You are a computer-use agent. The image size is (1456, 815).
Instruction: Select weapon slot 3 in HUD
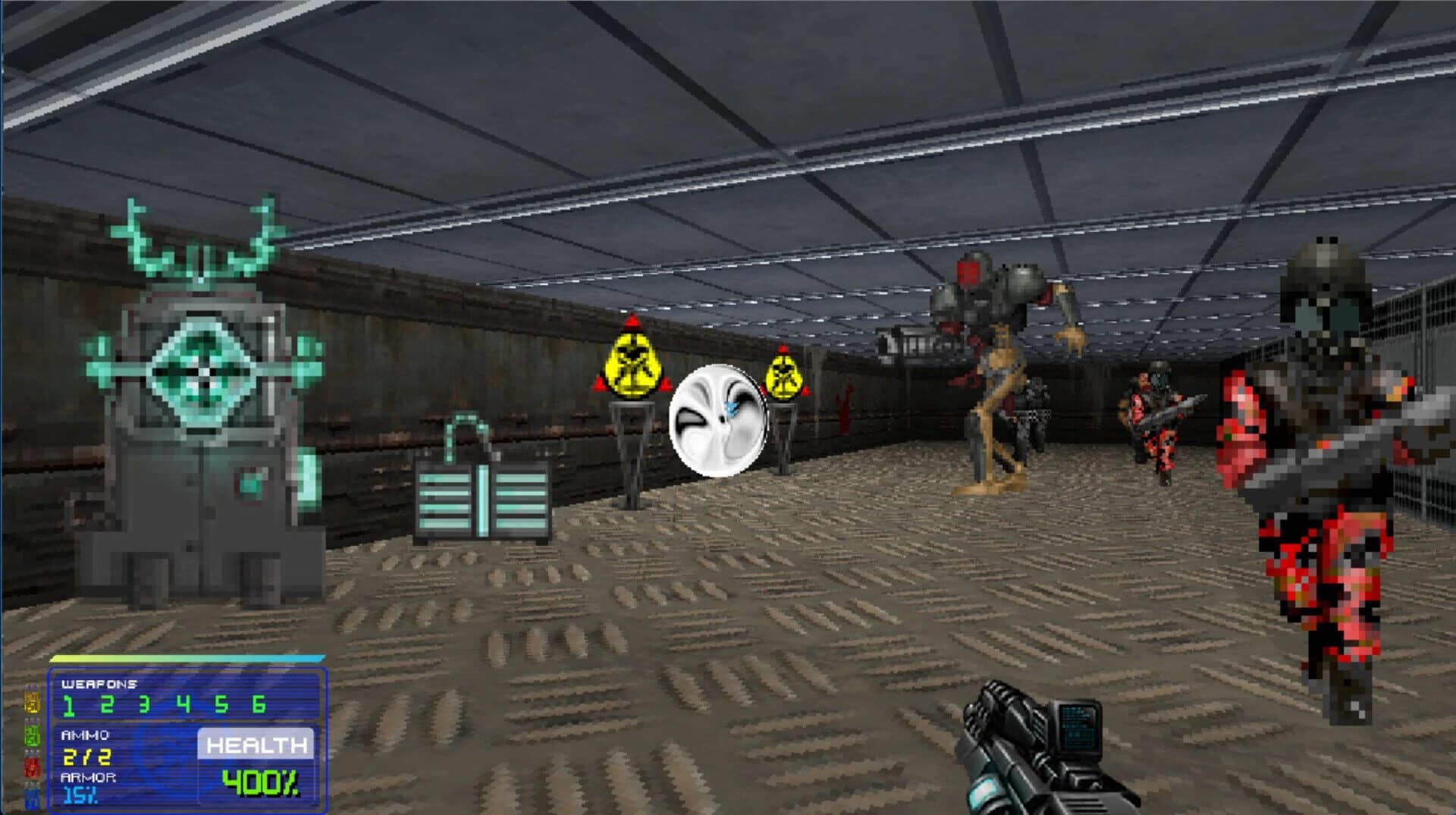click(143, 704)
